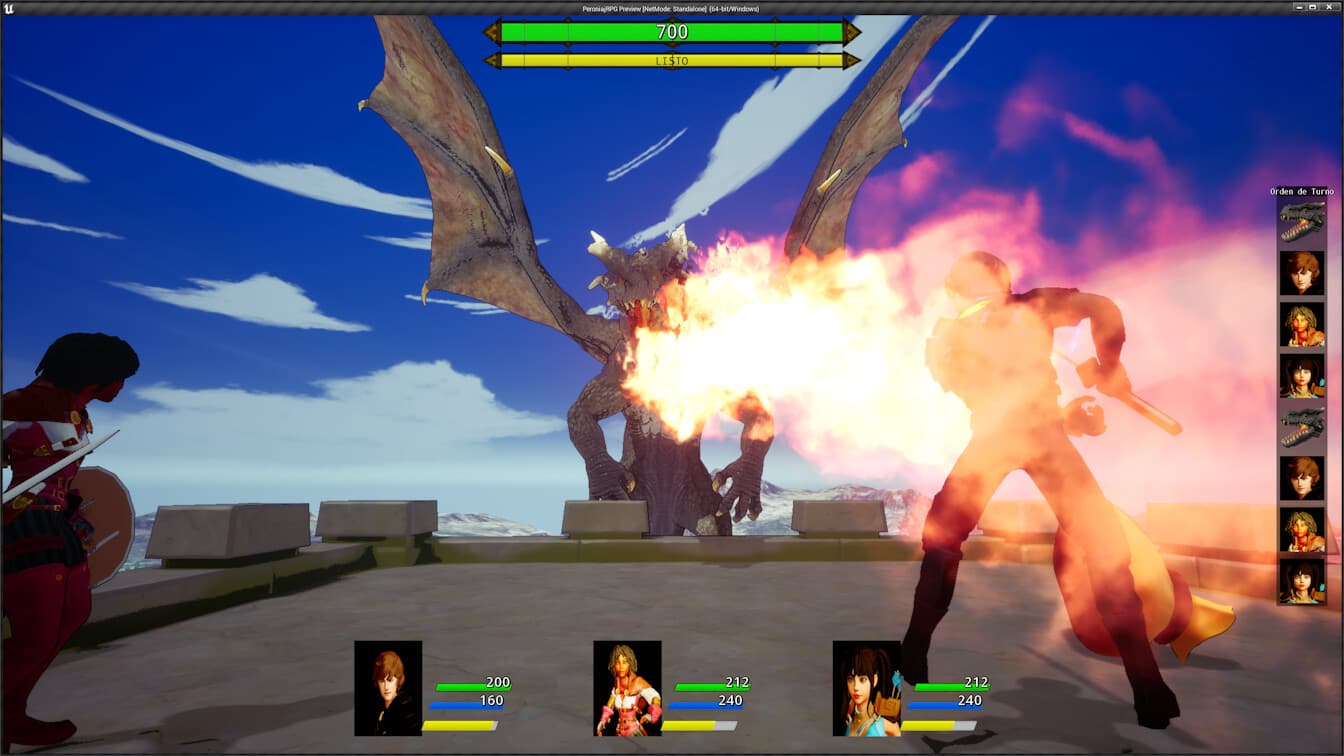
Task: Click the dark-haired girl's portrait in the turn order
Action: (x=1301, y=372)
